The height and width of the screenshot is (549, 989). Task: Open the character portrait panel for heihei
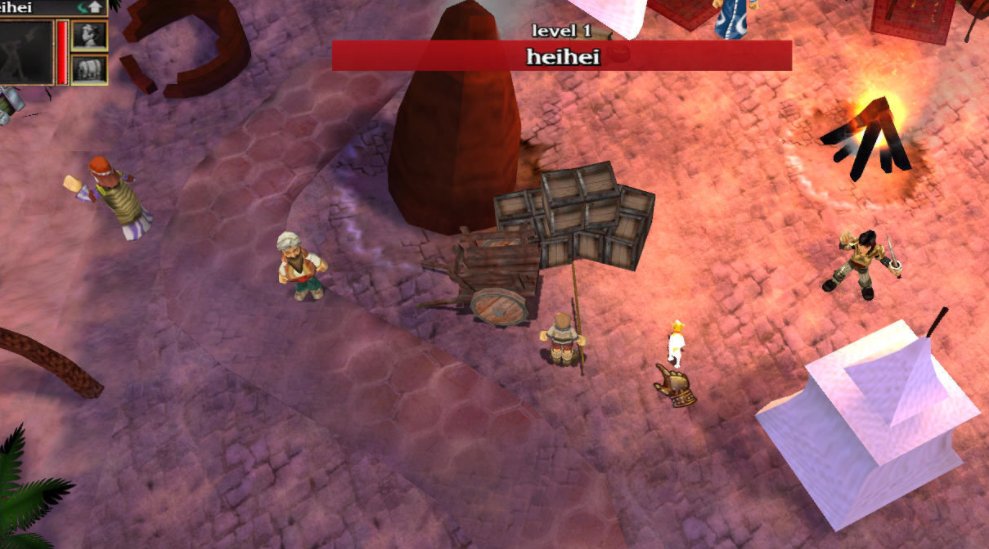[26, 52]
